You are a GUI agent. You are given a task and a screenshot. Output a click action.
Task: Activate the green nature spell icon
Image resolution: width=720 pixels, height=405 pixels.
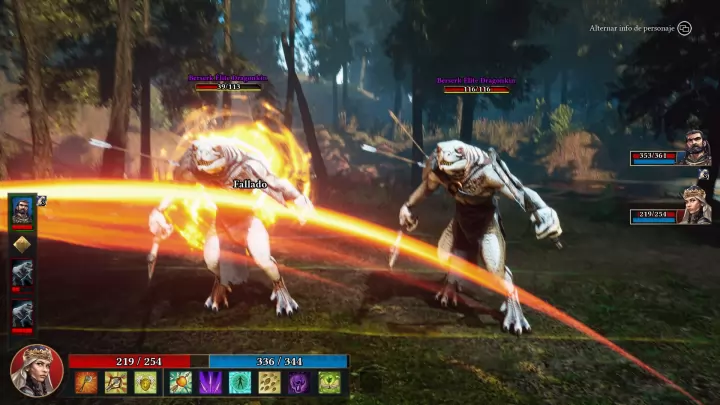329,382
